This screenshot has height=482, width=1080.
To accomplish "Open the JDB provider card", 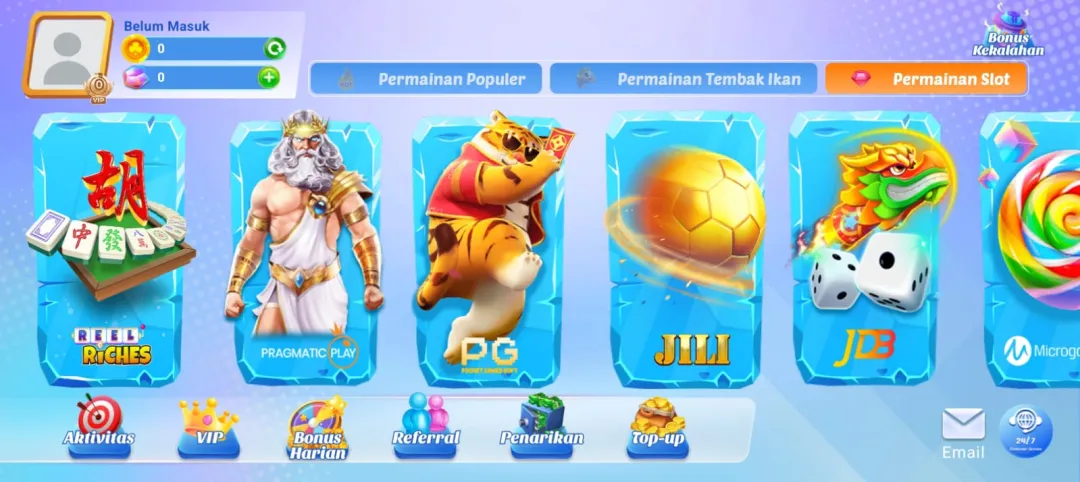I will pos(865,250).
